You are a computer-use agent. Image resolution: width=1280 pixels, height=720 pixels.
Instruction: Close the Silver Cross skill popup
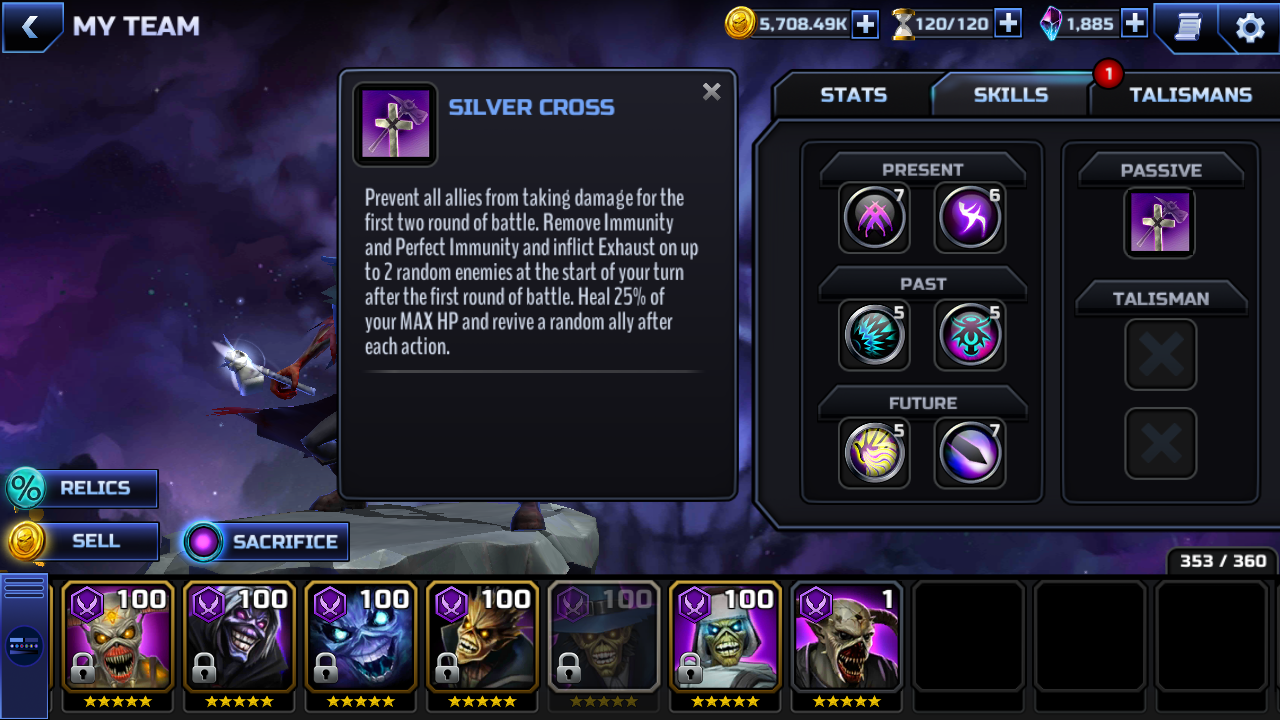711,92
